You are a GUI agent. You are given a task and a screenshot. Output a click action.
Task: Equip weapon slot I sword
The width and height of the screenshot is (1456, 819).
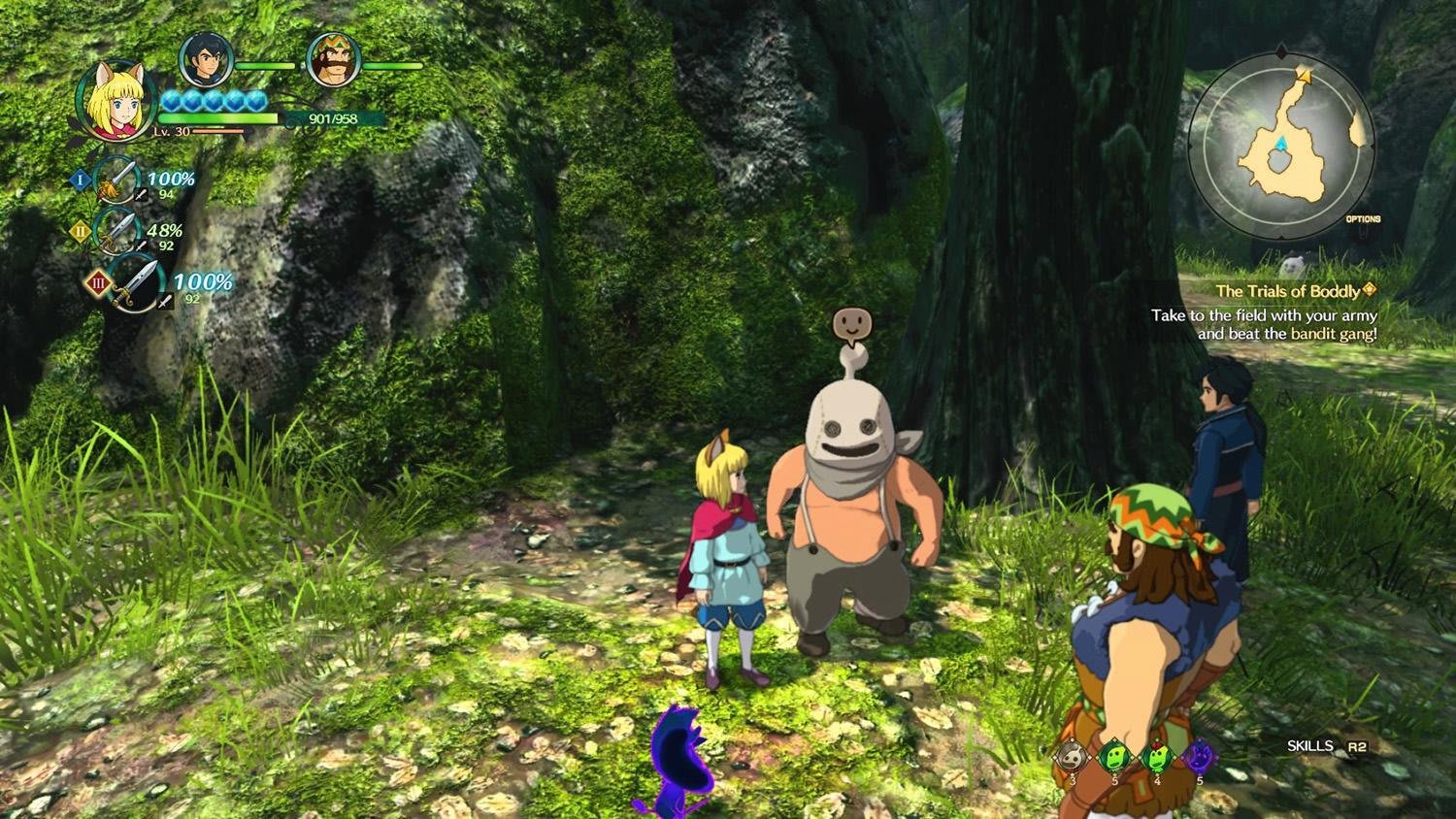(x=118, y=180)
